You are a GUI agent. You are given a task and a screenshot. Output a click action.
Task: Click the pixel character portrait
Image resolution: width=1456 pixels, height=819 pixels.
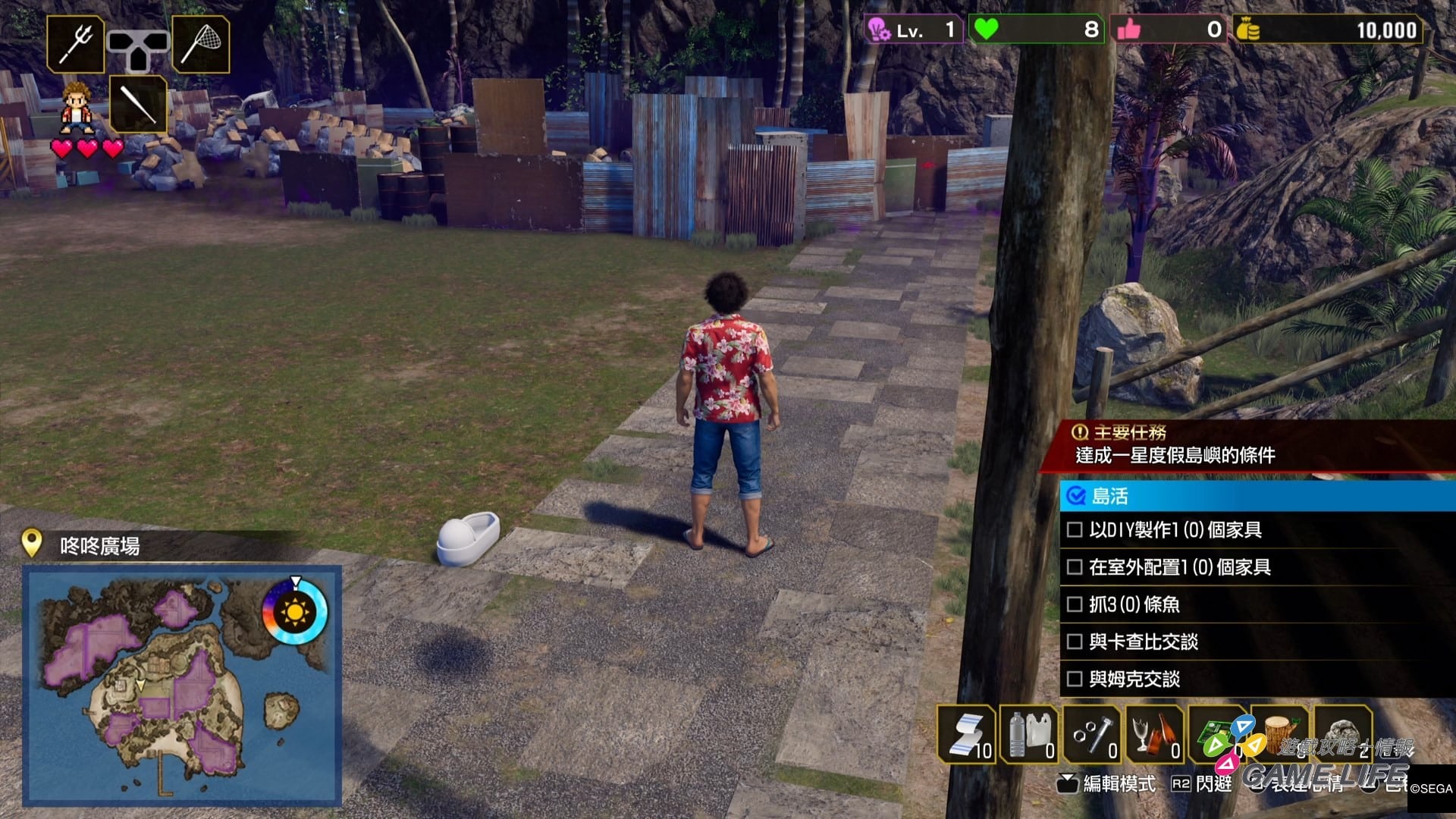pos(77,108)
